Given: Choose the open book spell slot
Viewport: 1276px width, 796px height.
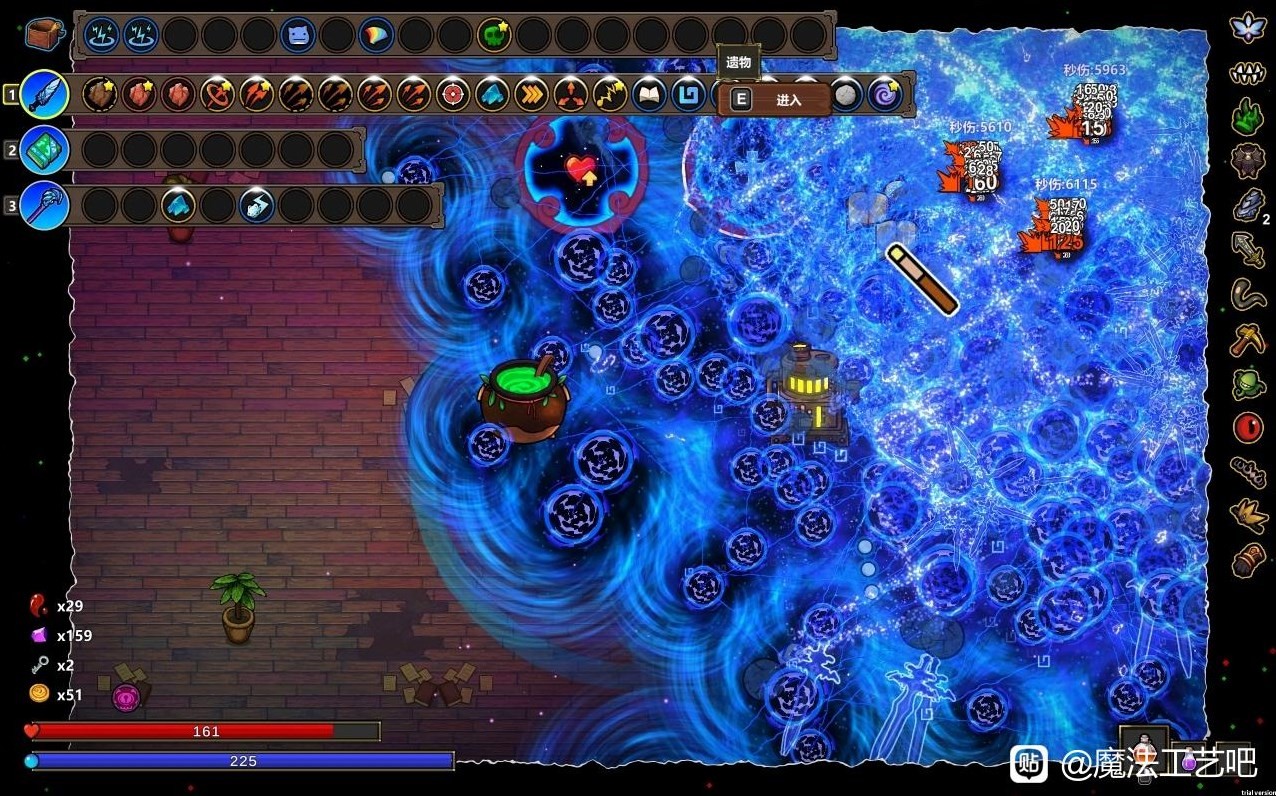Looking at the screenshot, I should pyautogui.click(x=650, y=95).
